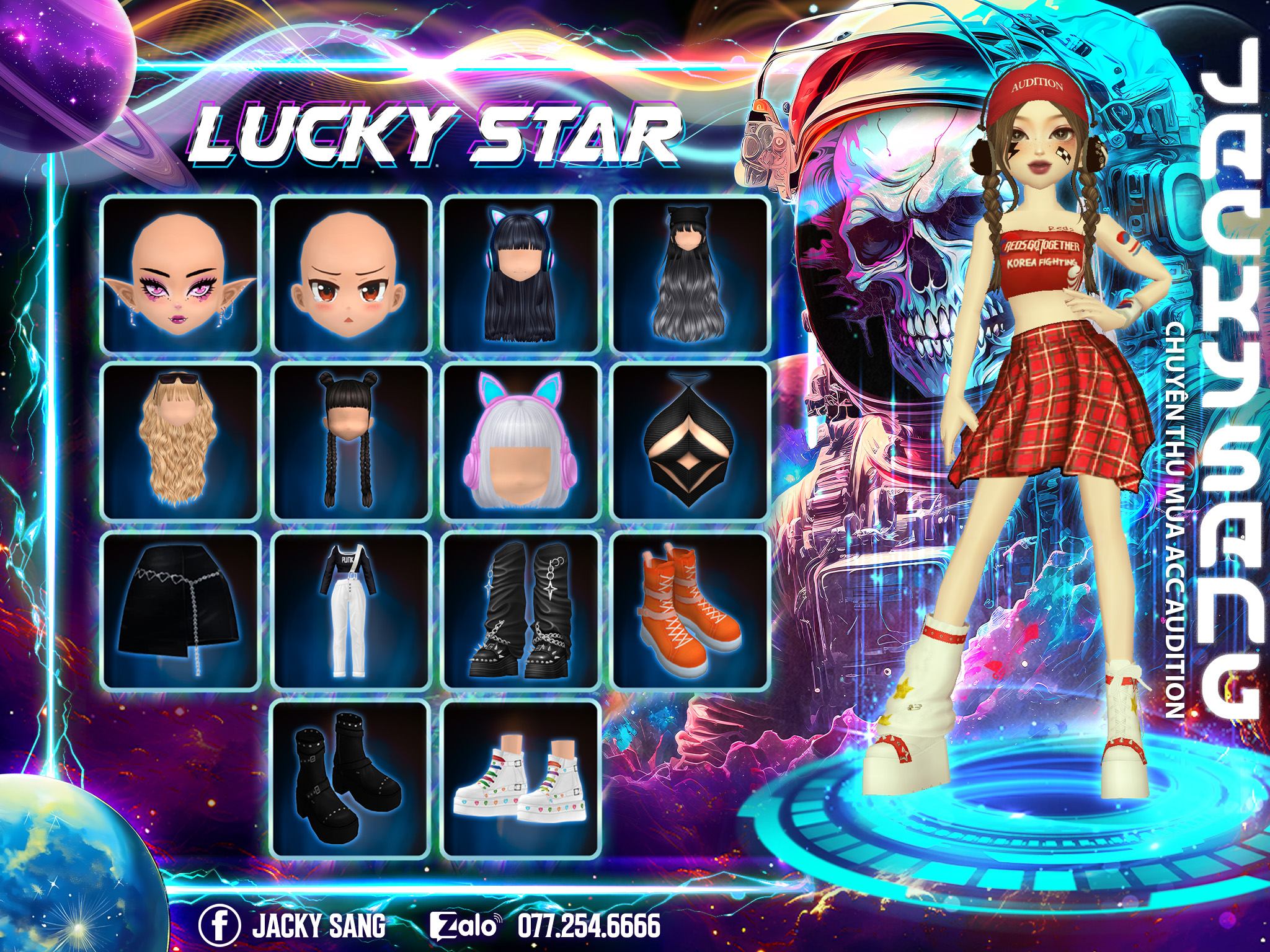Select the black halter top tile
The width and height of the screenshot is (1270, 952).
point(690,442)
